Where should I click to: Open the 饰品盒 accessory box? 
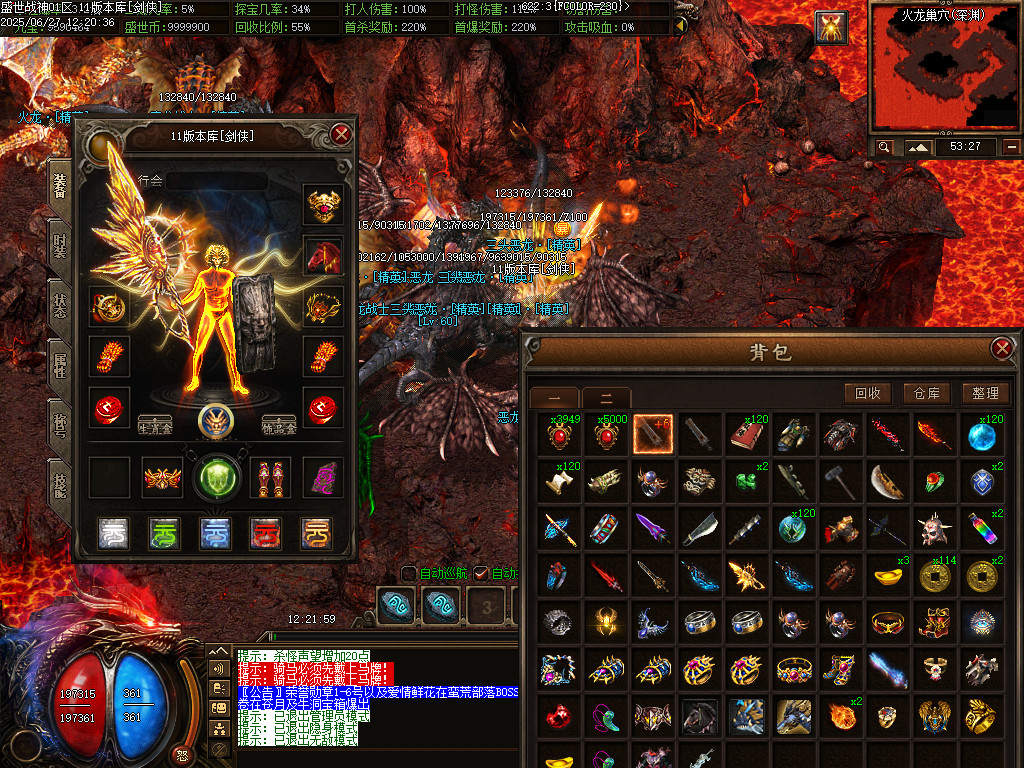[281, 424]
